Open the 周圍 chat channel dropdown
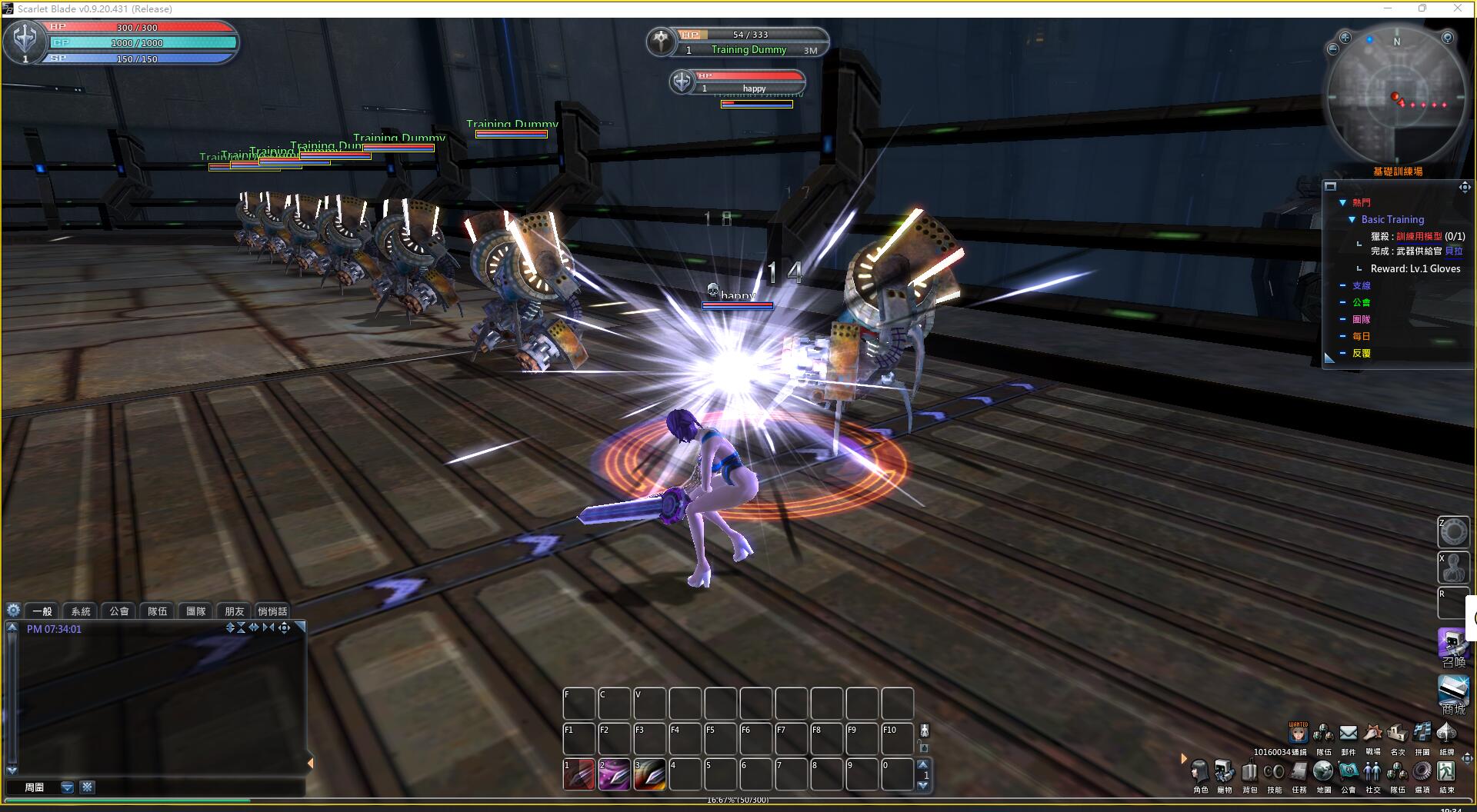The image size is (1477, 812). tap(68, 787)
